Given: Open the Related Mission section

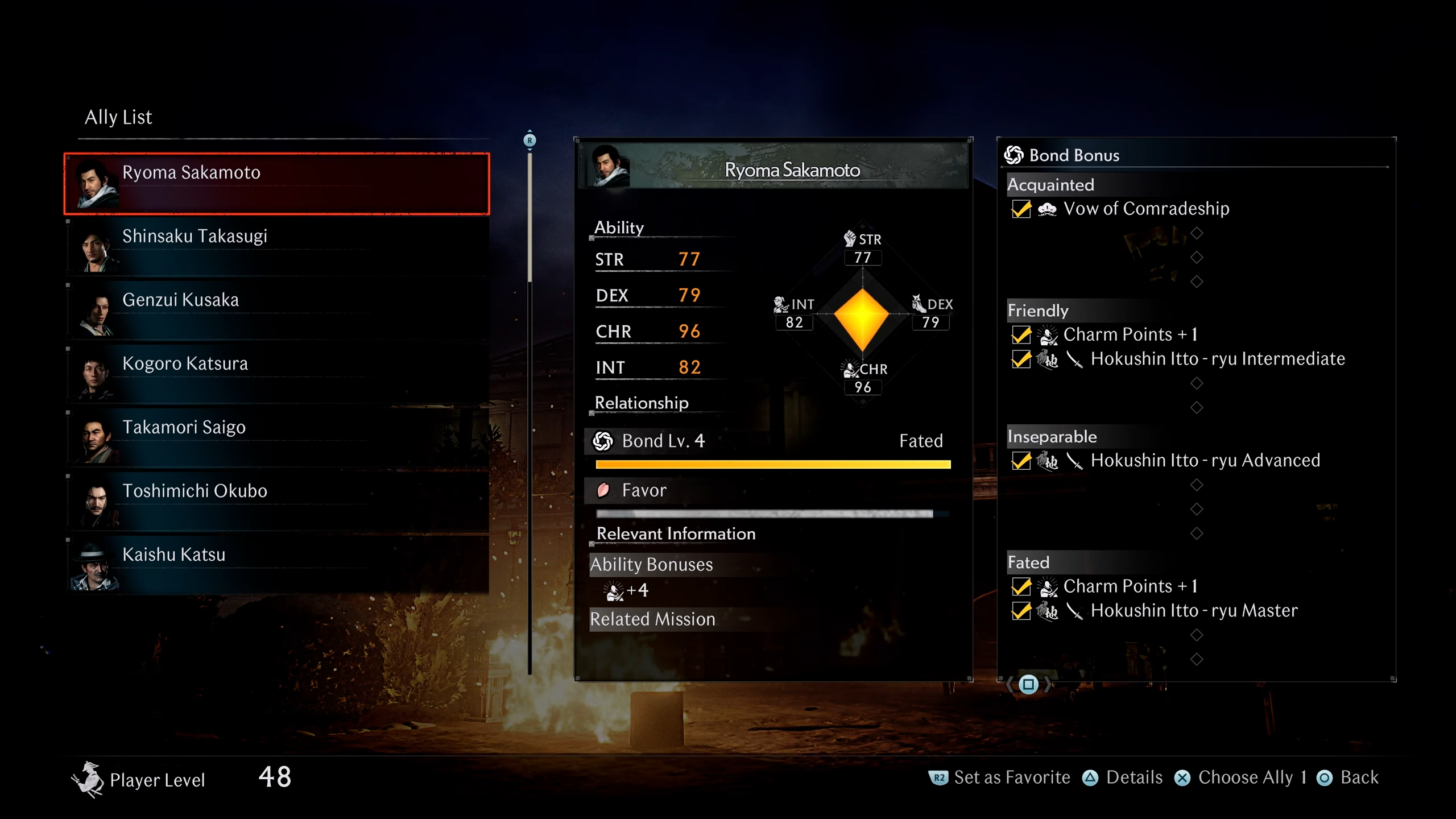Looking at the screenshot, I should point(653,619).
